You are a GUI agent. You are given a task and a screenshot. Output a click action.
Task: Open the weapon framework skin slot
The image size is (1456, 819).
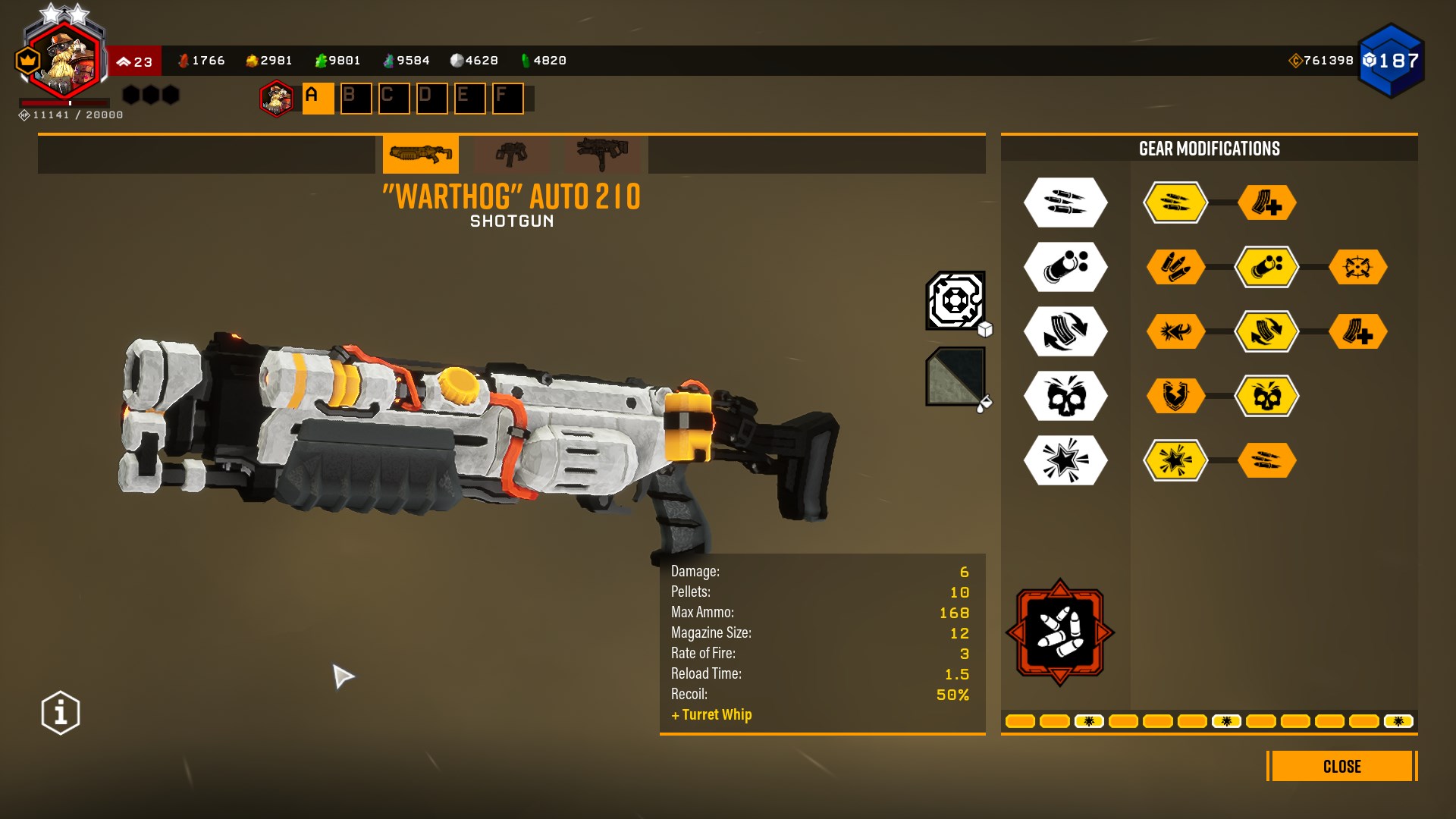coord(955,301)
